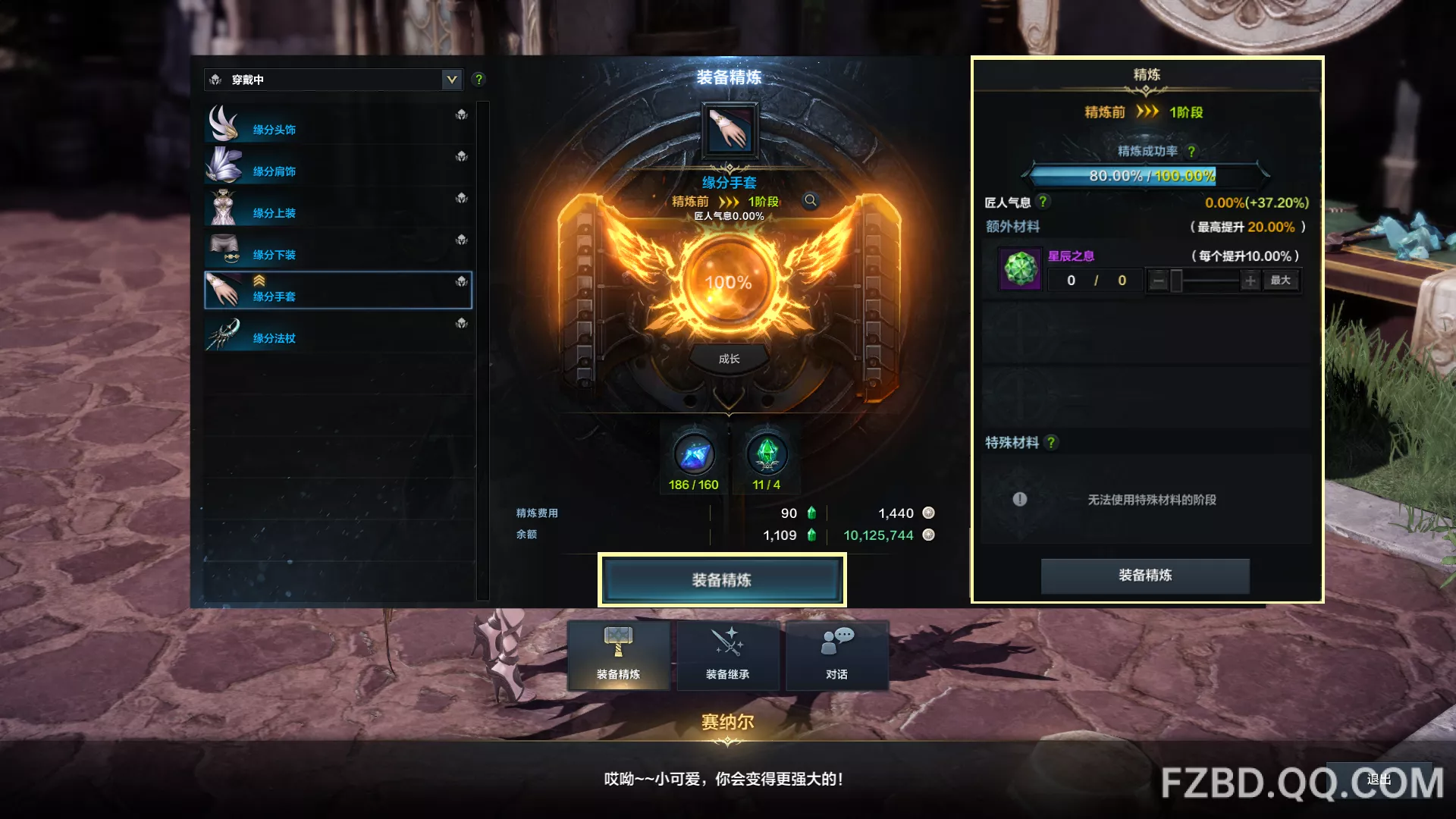The image size is (1456, 819).
Task: Decrease 星辰之息 amount with minus button
Action: [1158, 281]
